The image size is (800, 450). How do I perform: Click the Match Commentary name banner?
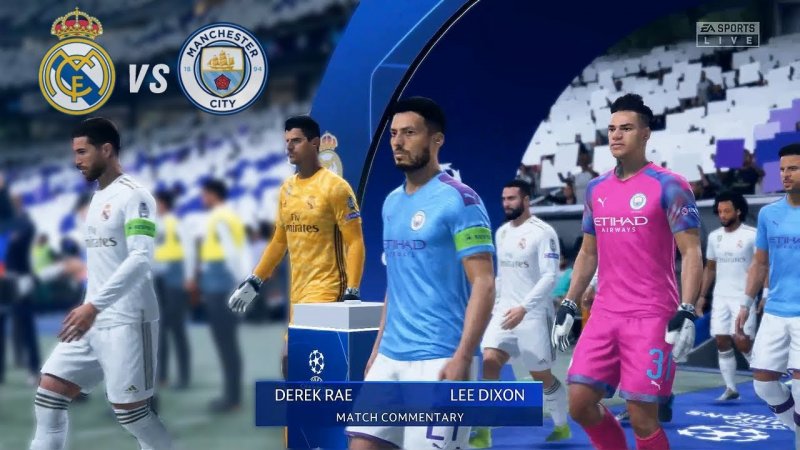pyautogui.click(x=398, y=403)
